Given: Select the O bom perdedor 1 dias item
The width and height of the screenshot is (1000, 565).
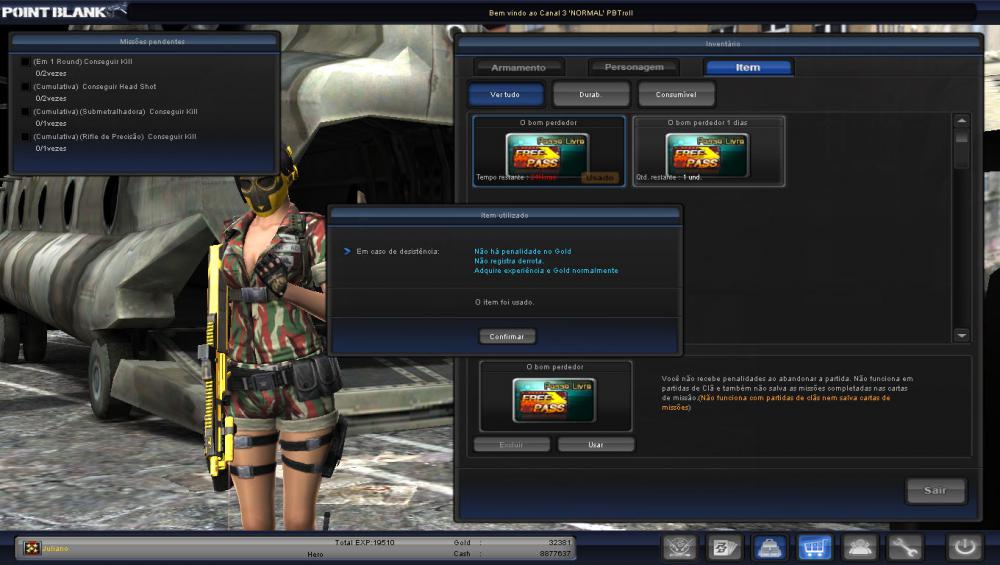Looking at the screenshot, I should point(708,152).
